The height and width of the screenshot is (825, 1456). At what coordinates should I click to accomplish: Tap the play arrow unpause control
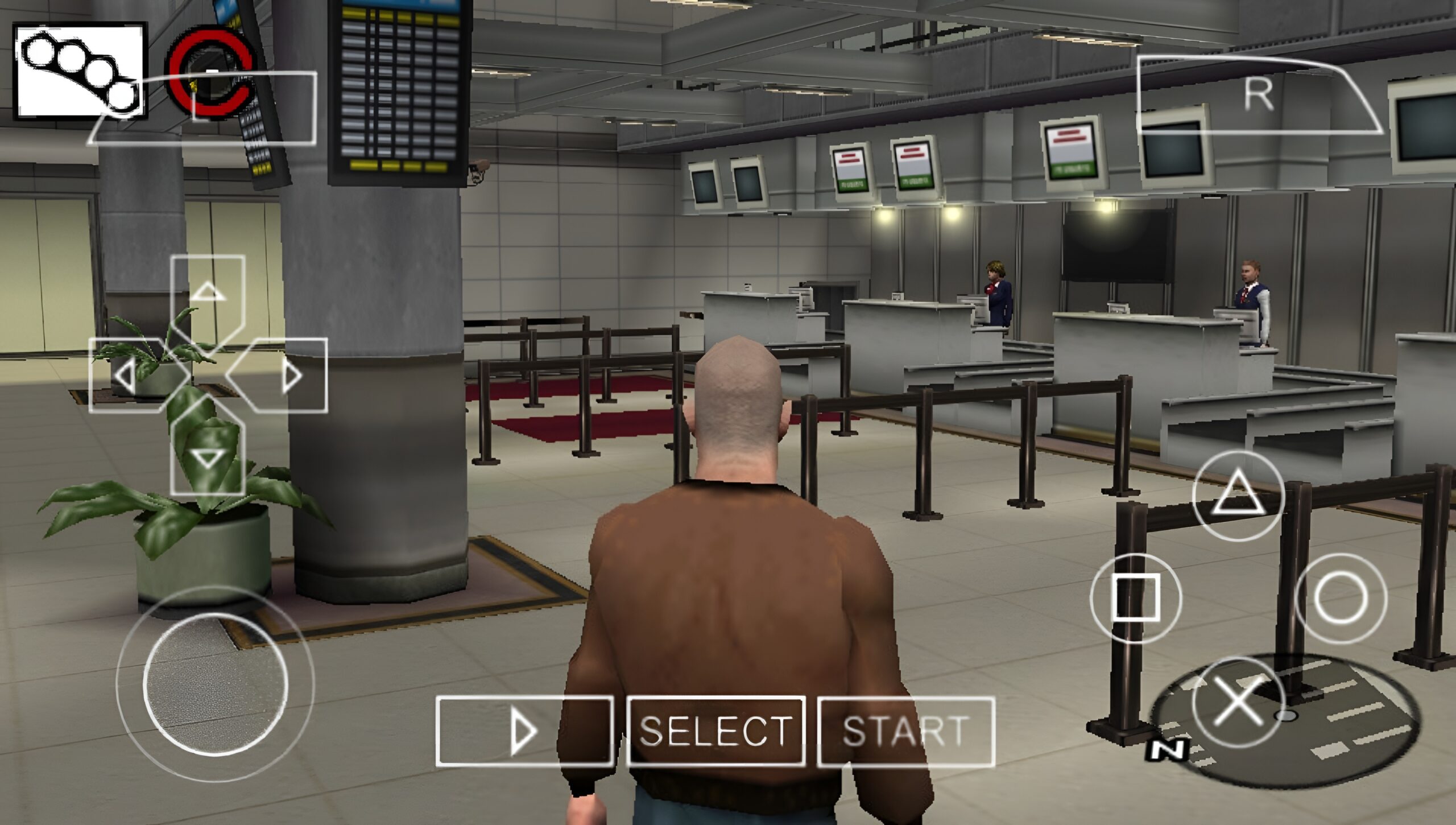coord(523,732)
